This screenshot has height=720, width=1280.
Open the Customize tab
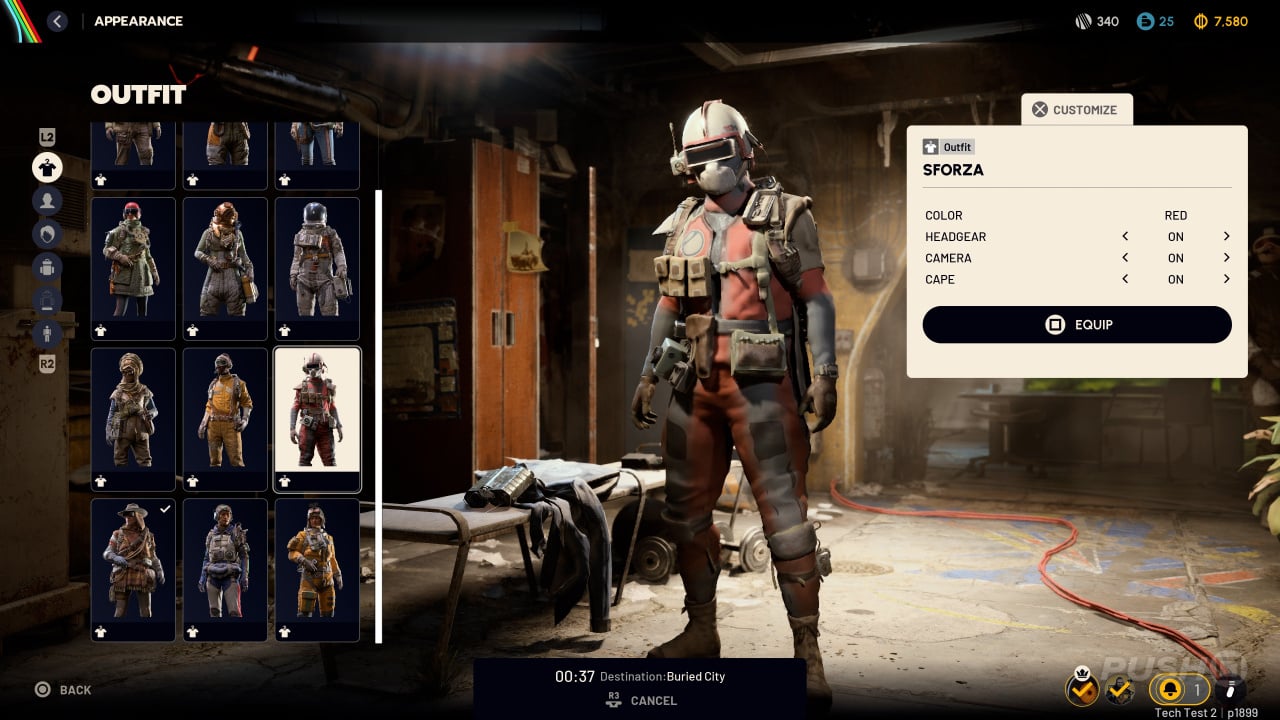(1076, 110)
